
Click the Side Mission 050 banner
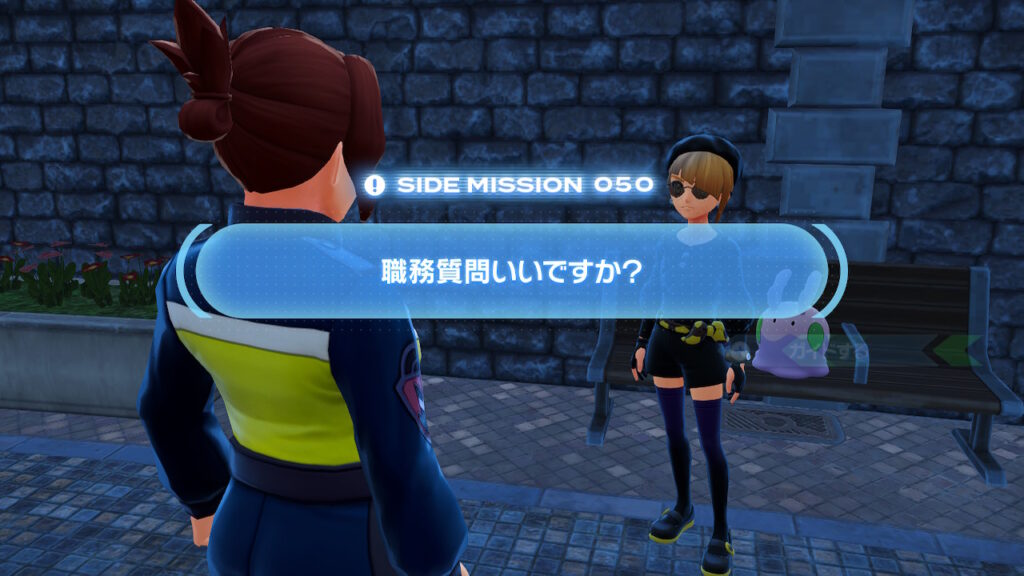pyautogui.click(x=510, y=185)
